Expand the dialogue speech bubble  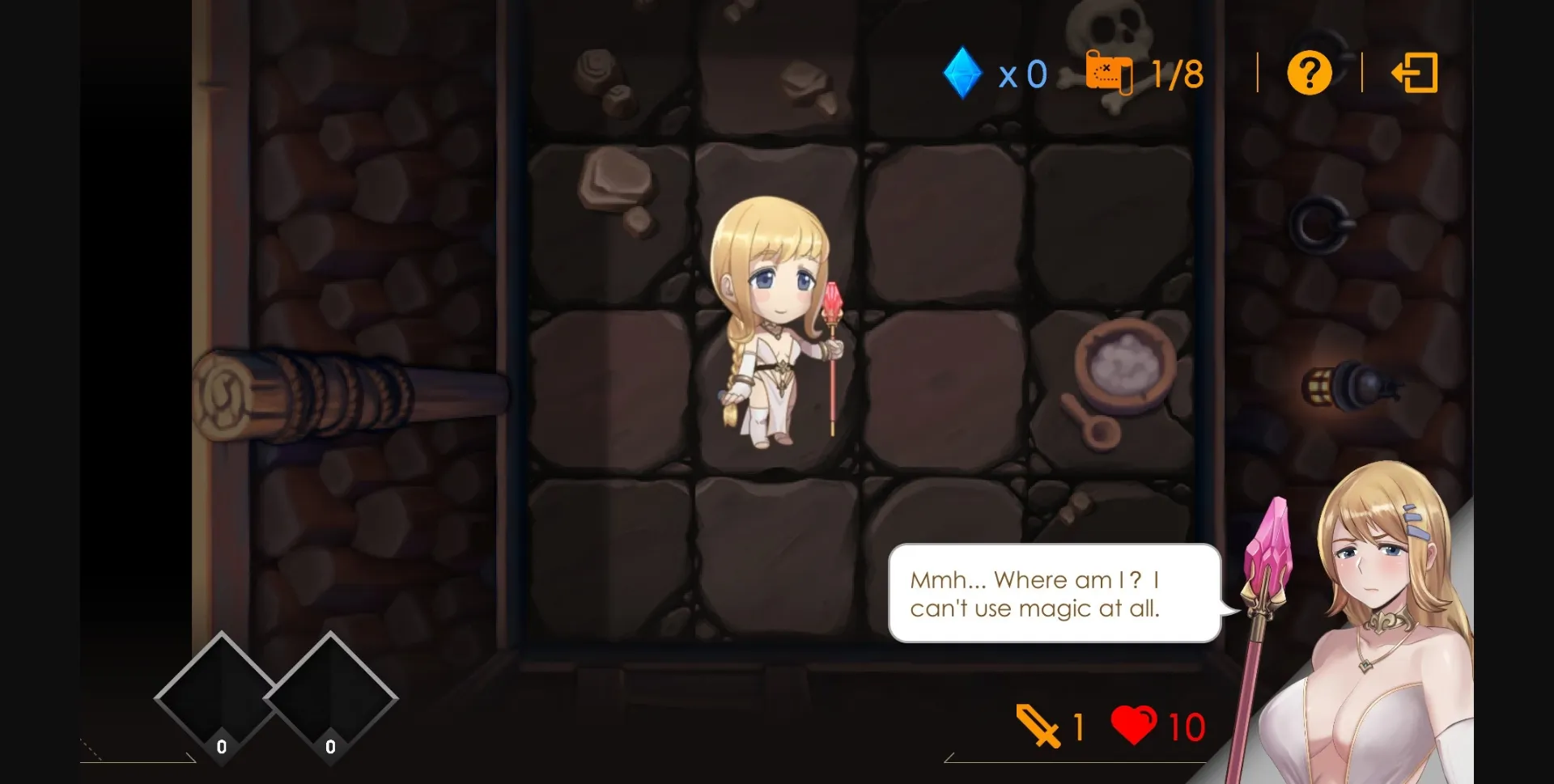click(x=1052, y=595)
